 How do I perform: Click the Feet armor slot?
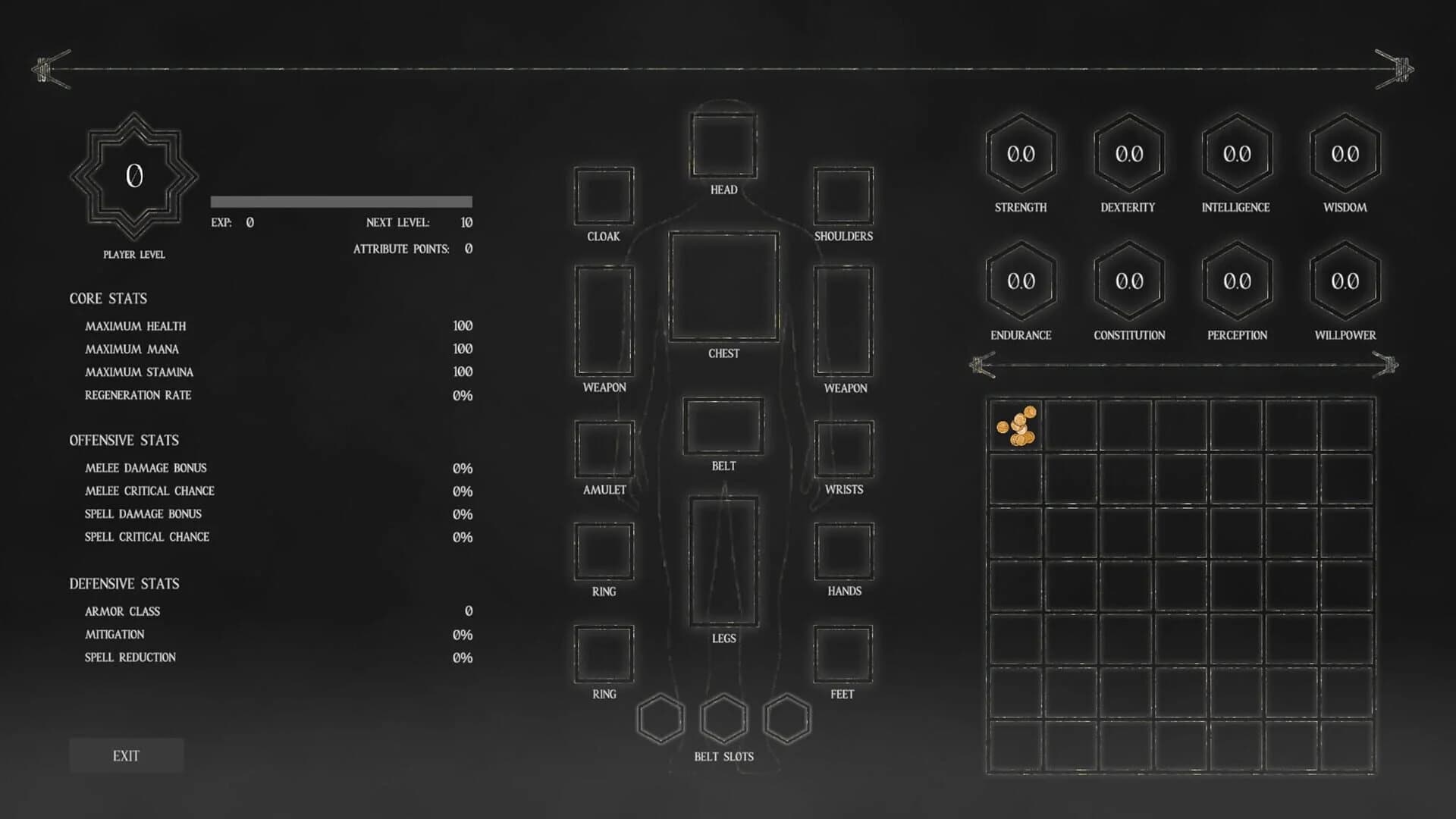pos(843,654)
